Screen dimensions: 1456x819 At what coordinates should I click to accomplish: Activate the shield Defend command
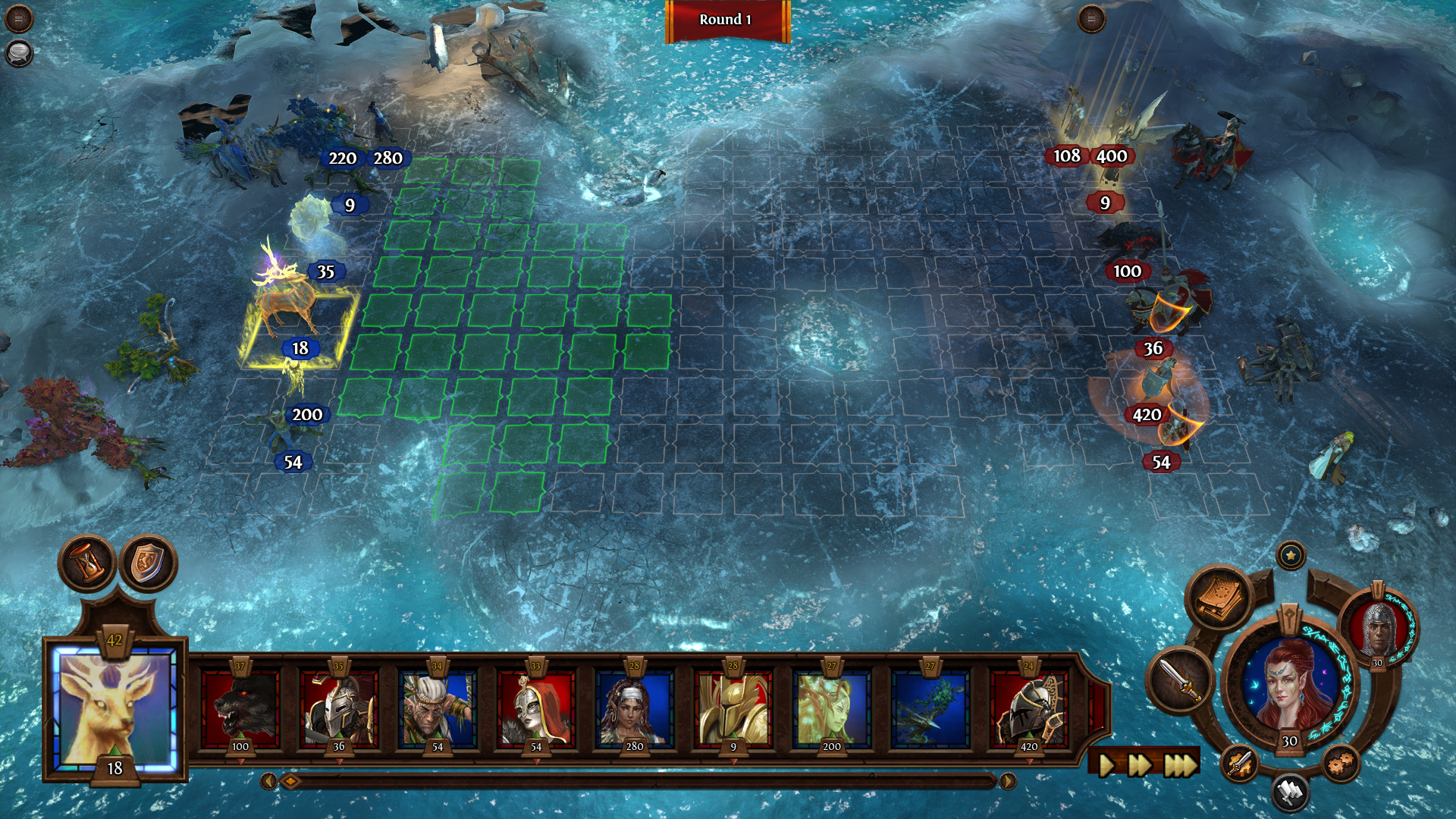(148, 563)
